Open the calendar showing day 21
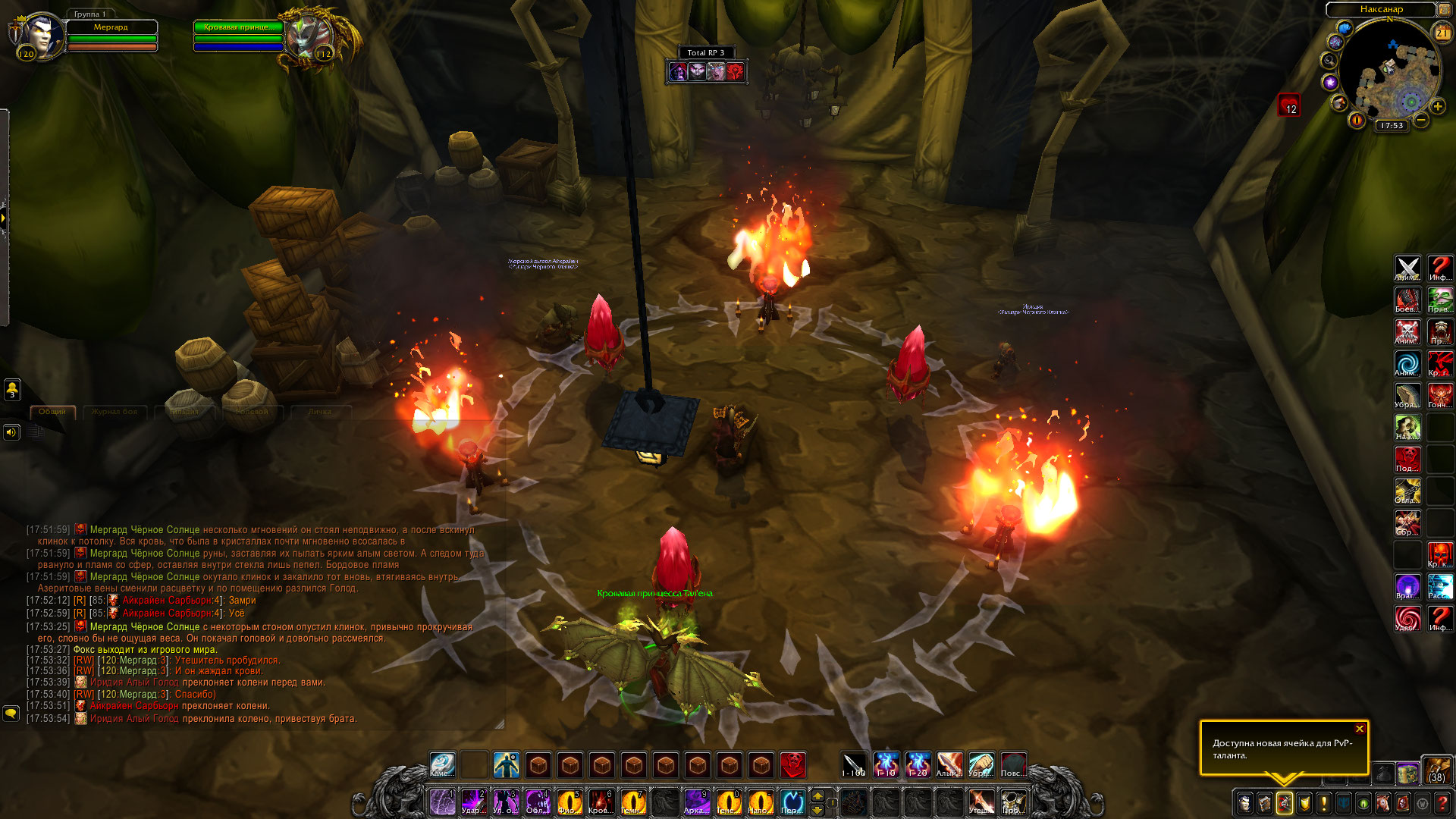This screenshot has width=1456, height=819. pyautogui.click(x=1442, y=33)
